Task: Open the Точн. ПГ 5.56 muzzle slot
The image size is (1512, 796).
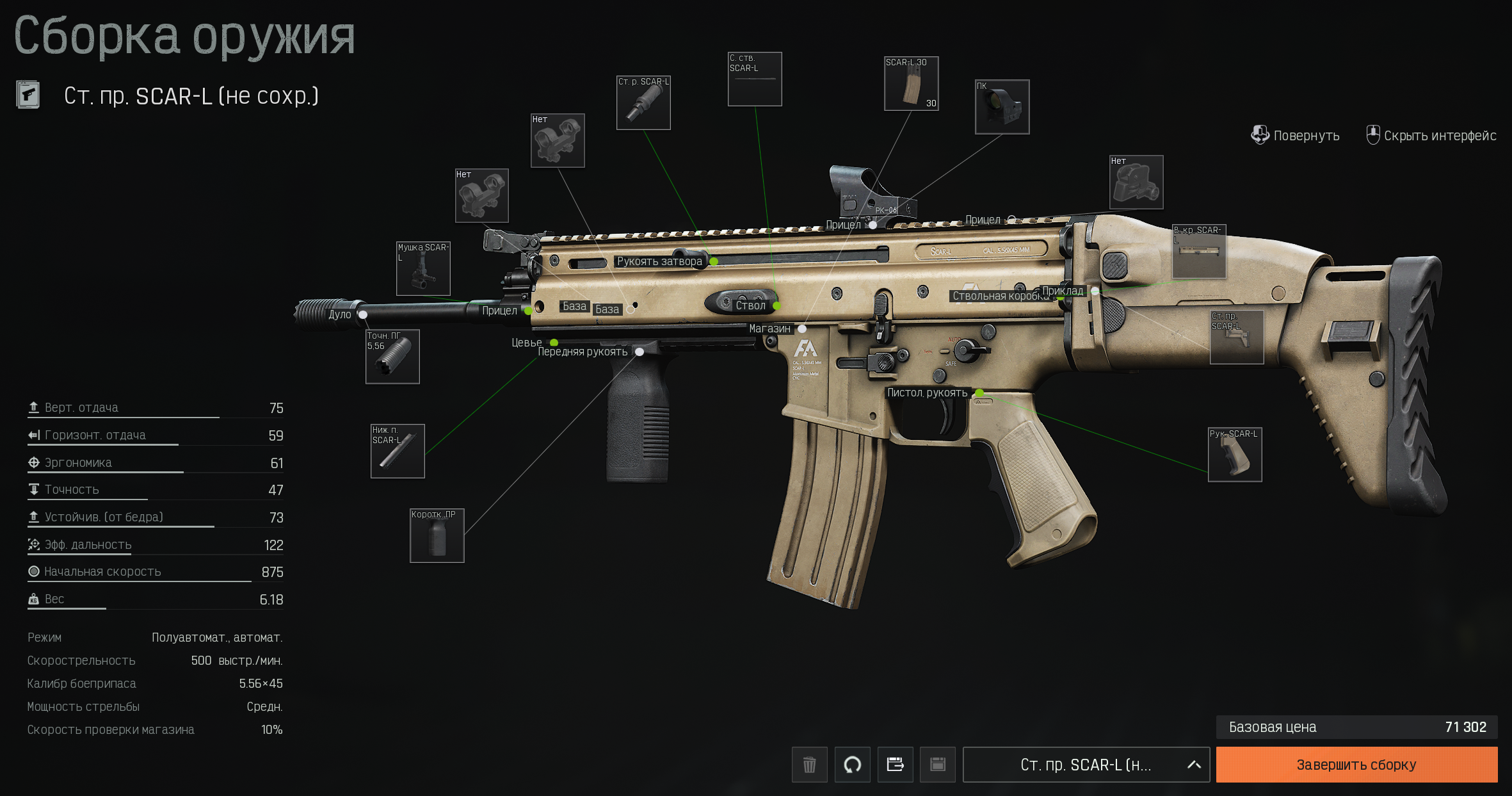Action: 392,357
